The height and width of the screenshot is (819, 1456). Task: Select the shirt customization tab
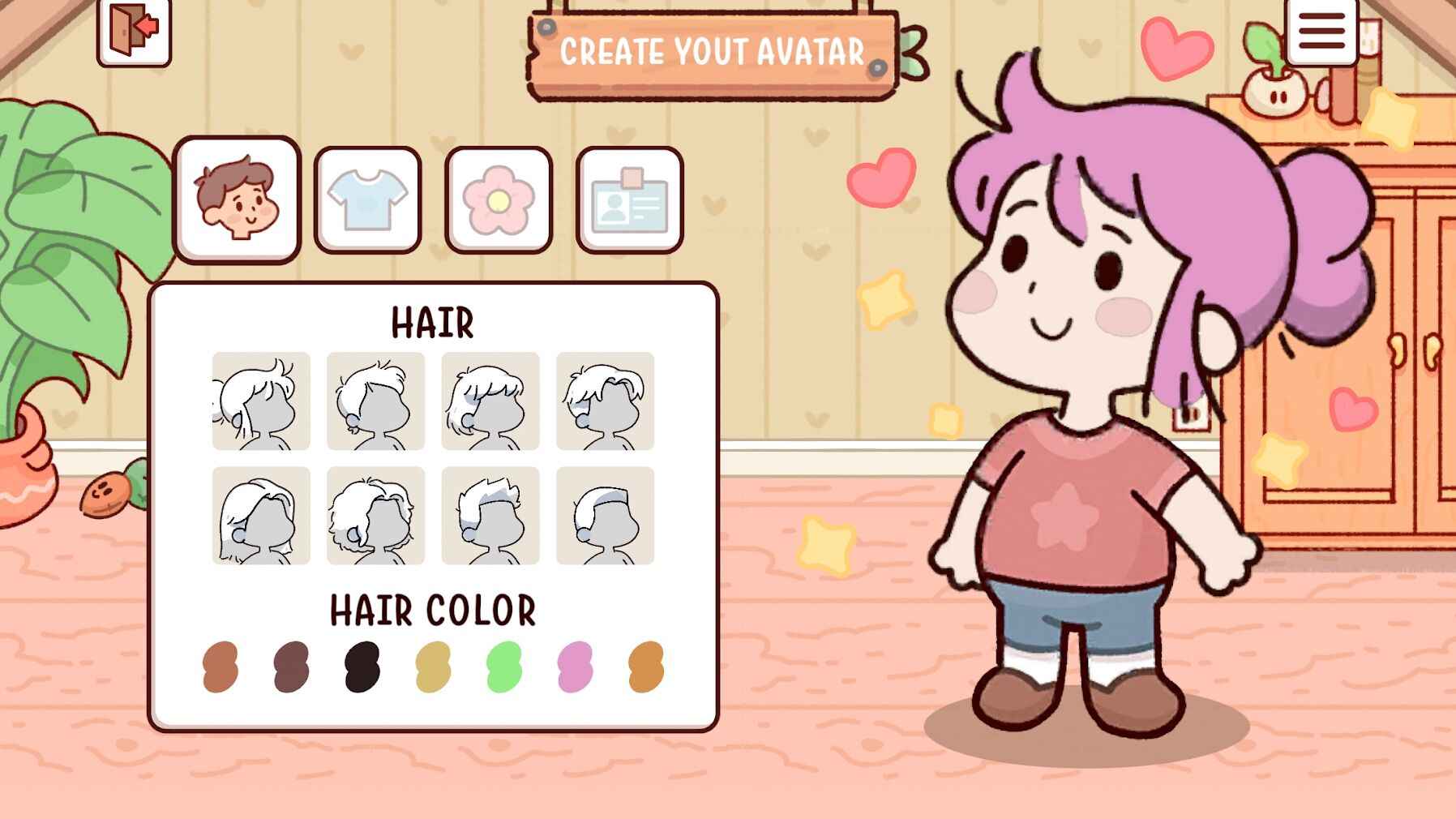coord(366,199)
